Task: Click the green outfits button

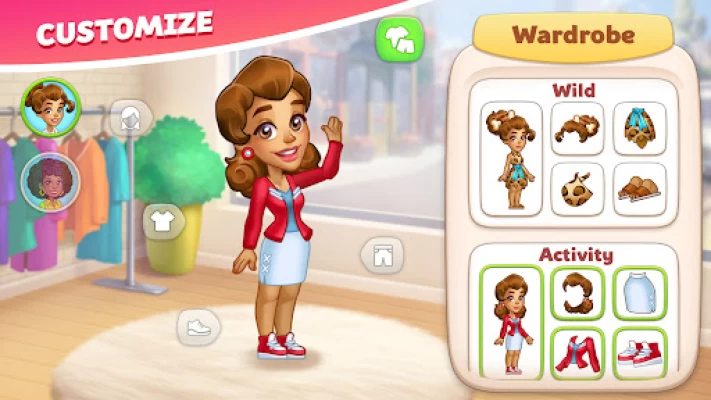Action: (x=400, y=39)
